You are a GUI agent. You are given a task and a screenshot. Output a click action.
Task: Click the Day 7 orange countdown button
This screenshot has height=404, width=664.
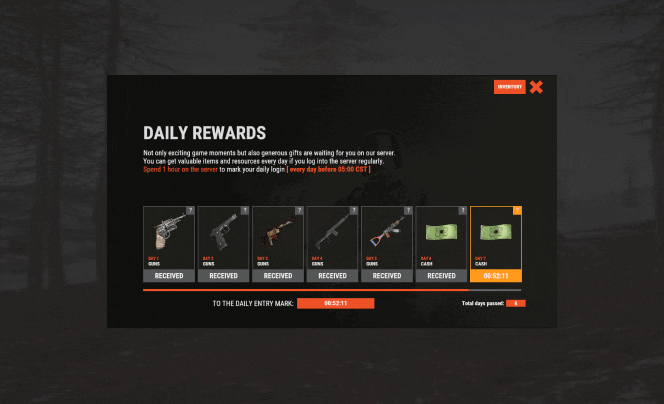point(496,276)
